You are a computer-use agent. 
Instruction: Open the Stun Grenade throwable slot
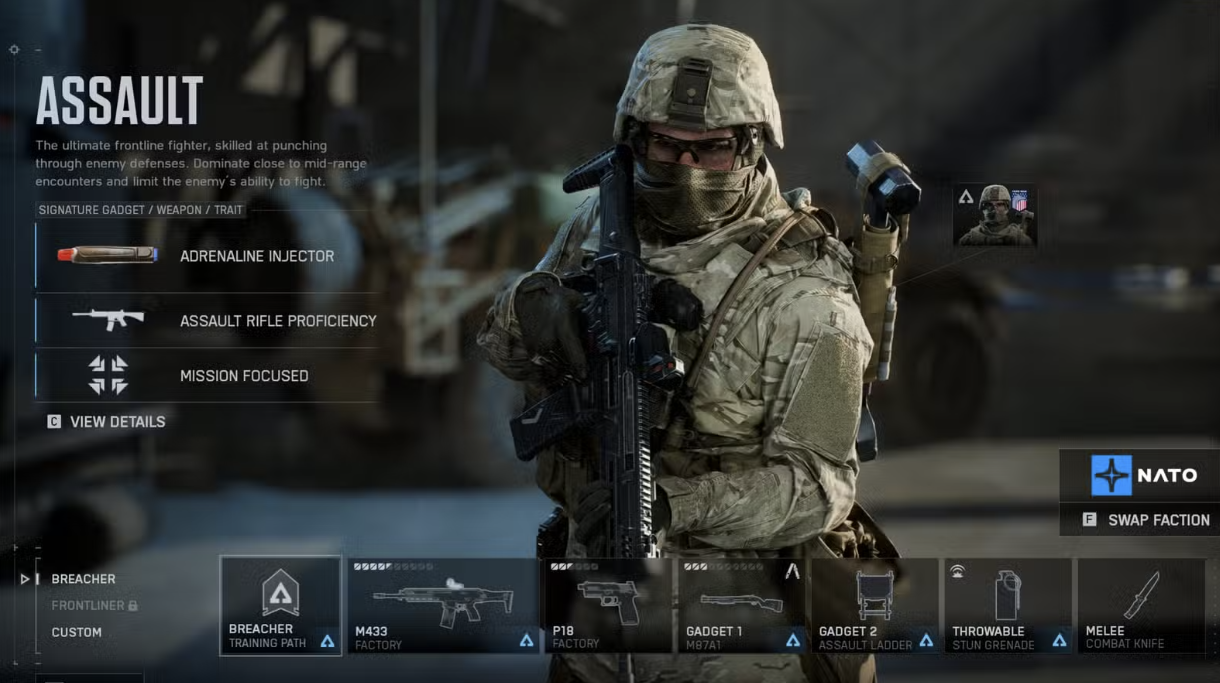click(1008, 606)
